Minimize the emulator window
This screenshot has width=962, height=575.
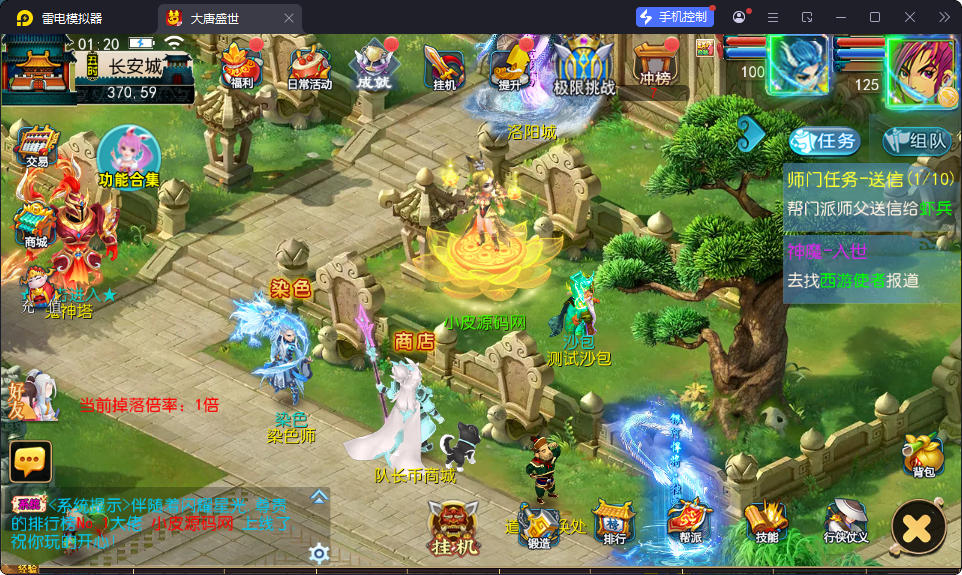pos(840,17)
